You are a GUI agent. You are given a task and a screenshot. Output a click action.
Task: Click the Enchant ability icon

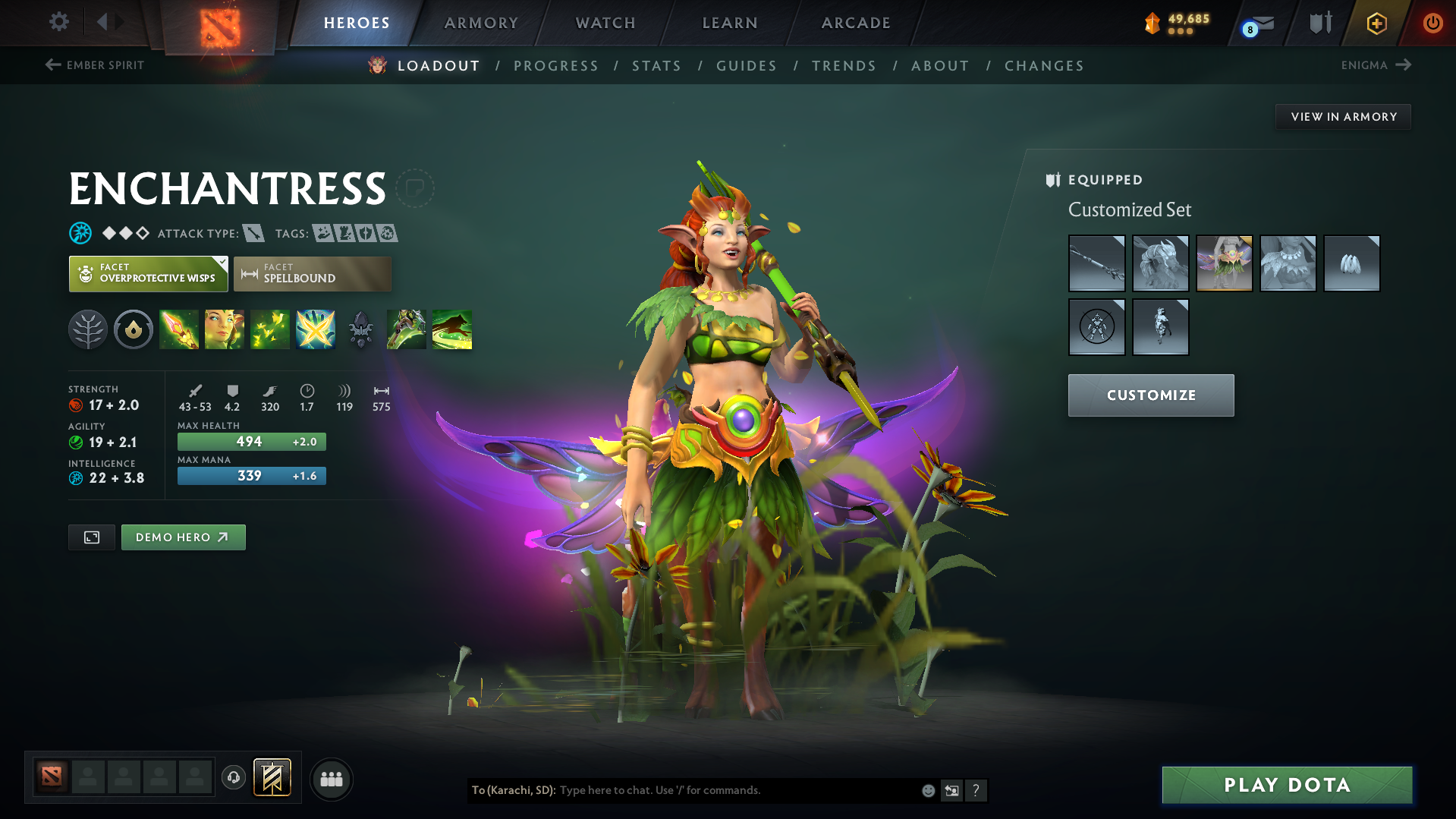(x=225, y=329)
